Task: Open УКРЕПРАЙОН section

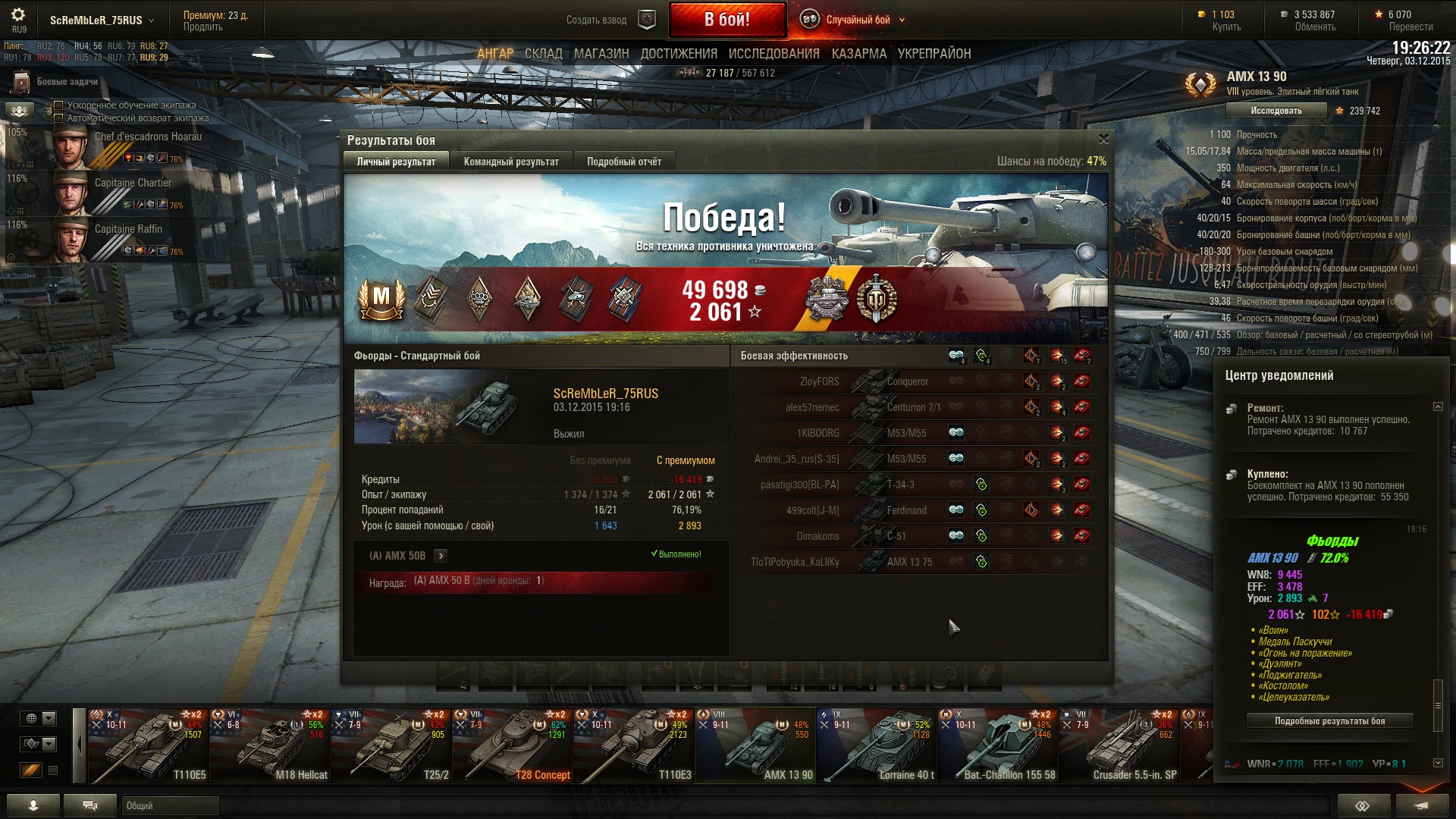Action: (934, 54)
